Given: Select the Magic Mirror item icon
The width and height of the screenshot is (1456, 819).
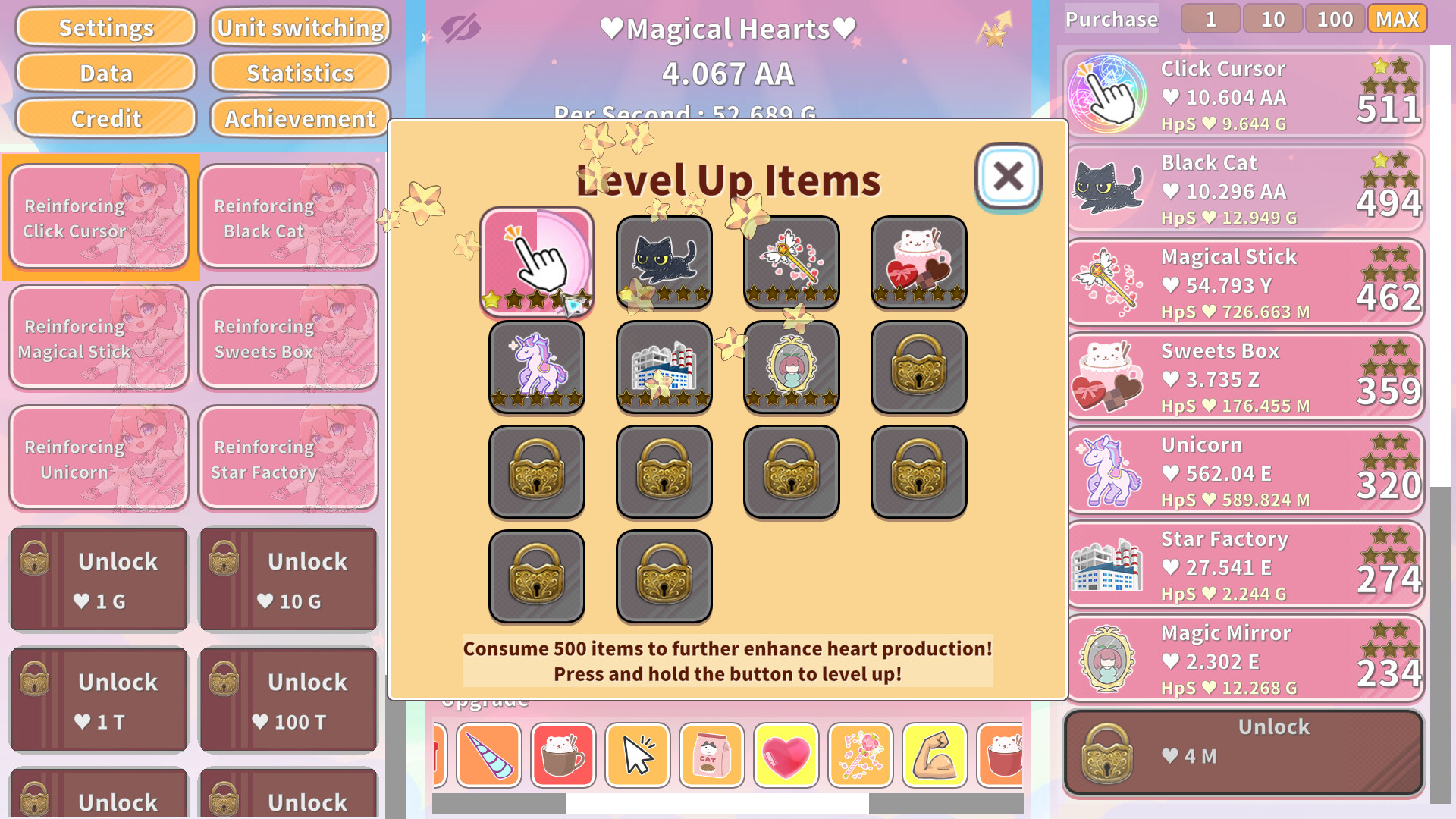Looking at the screenshot, I should click(791, 368).
